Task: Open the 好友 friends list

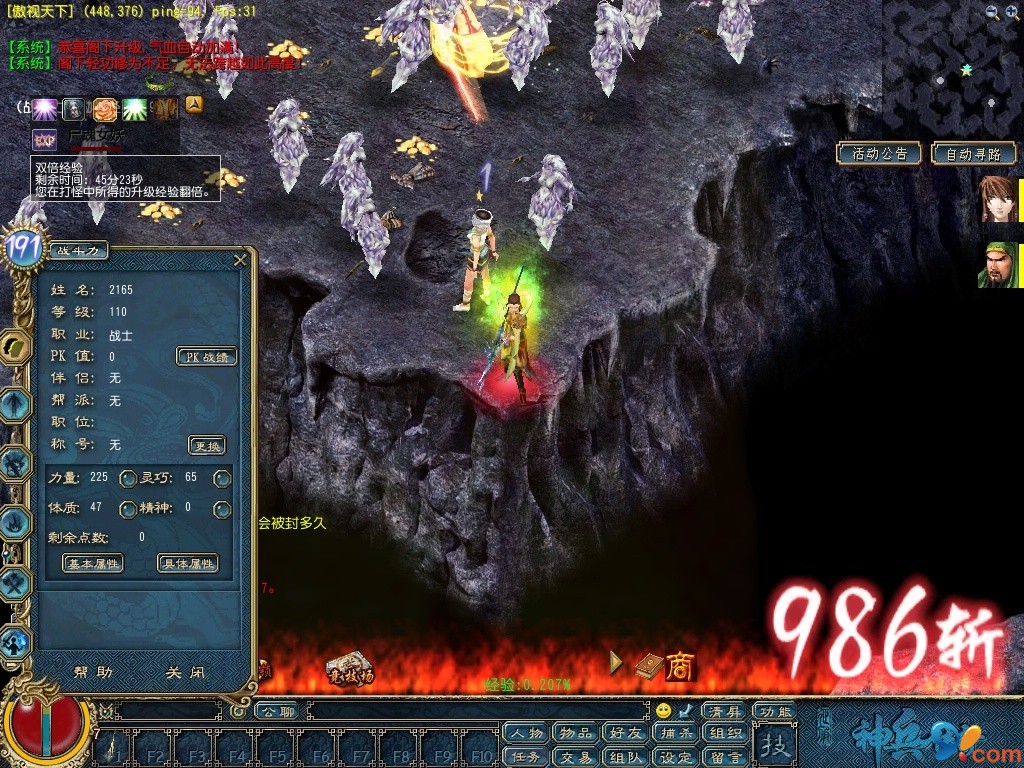Action: click(625, 733)
